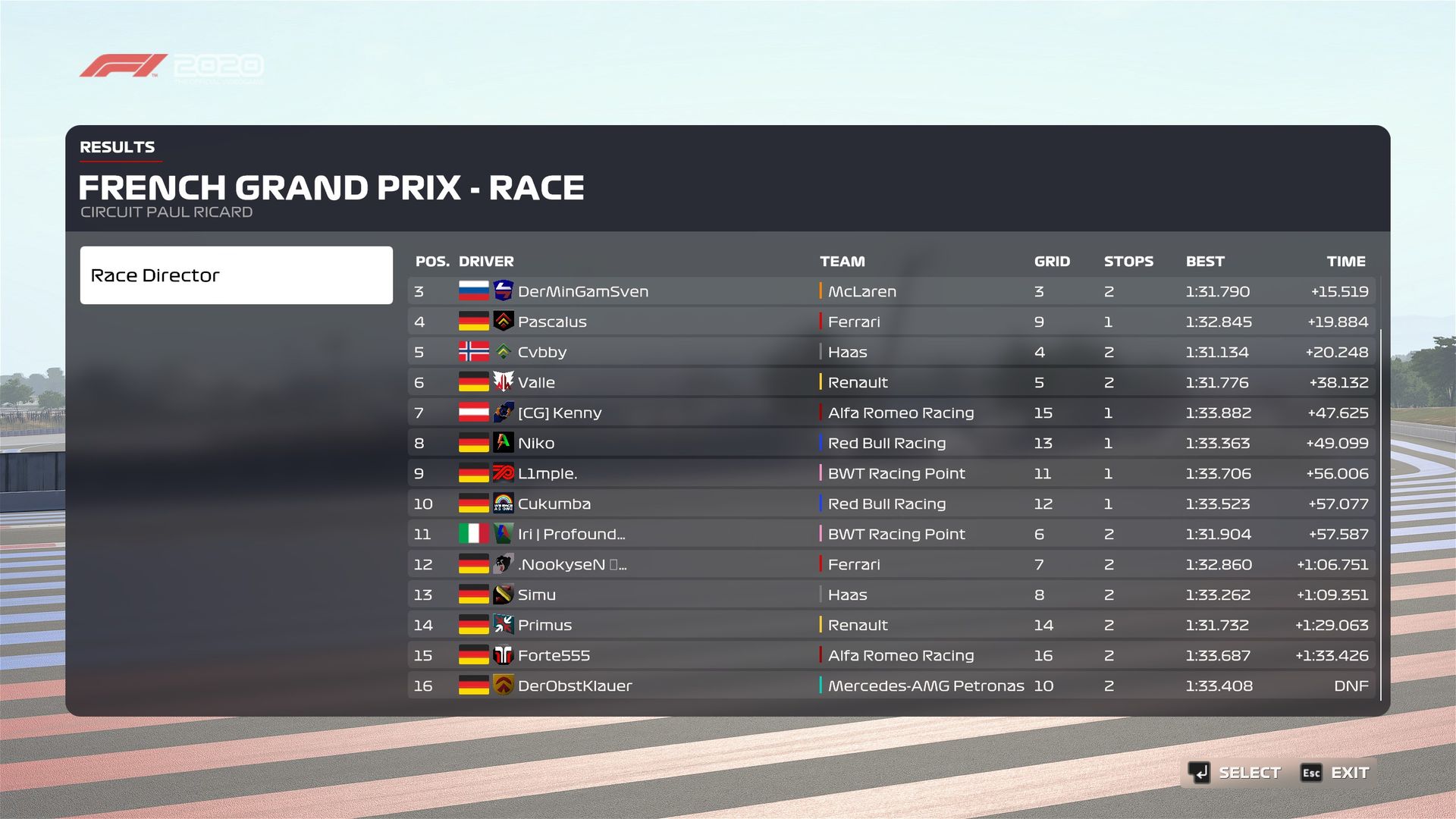
Task: Click the SELECT button
Action: tap(1235, 773)
